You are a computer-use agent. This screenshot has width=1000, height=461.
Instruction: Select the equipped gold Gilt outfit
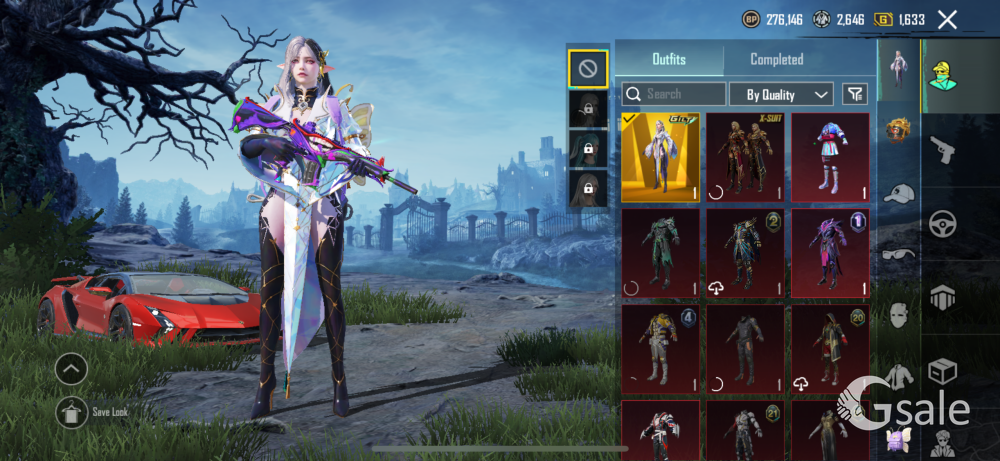[x=660, y=157]
